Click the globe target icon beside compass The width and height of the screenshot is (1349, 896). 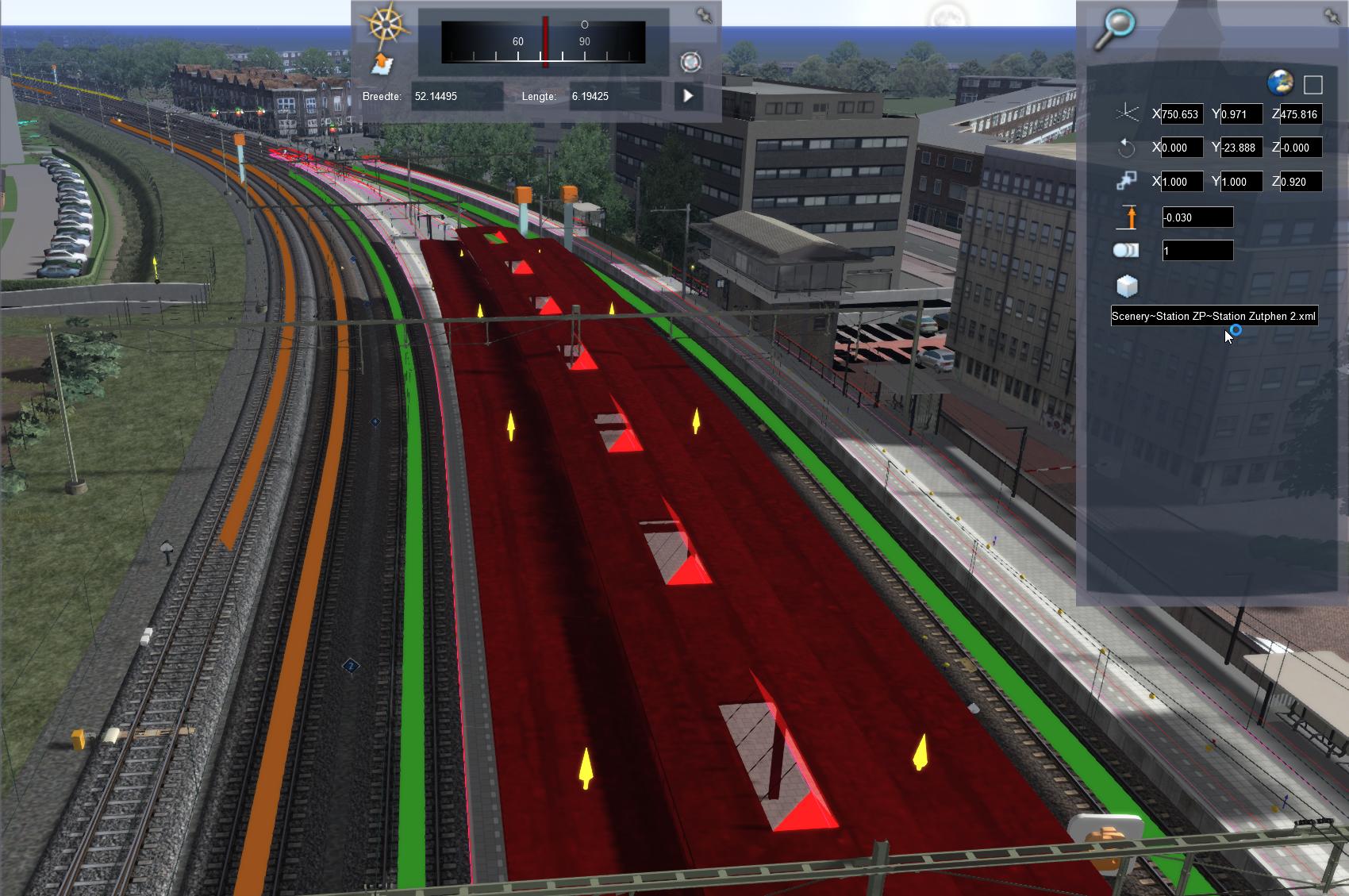(691, 62)
